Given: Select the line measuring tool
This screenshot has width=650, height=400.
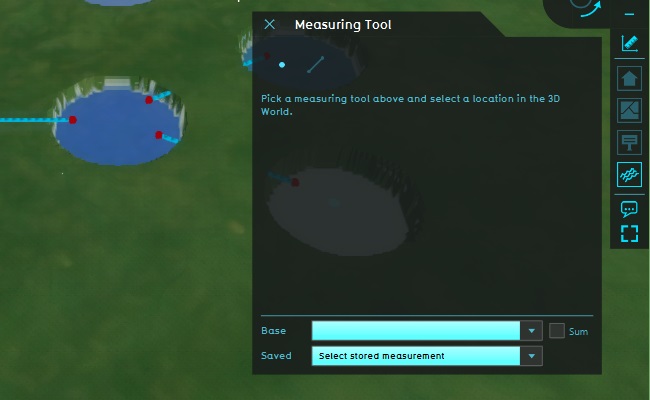Looking at the screenshot, I should [315, 64].
